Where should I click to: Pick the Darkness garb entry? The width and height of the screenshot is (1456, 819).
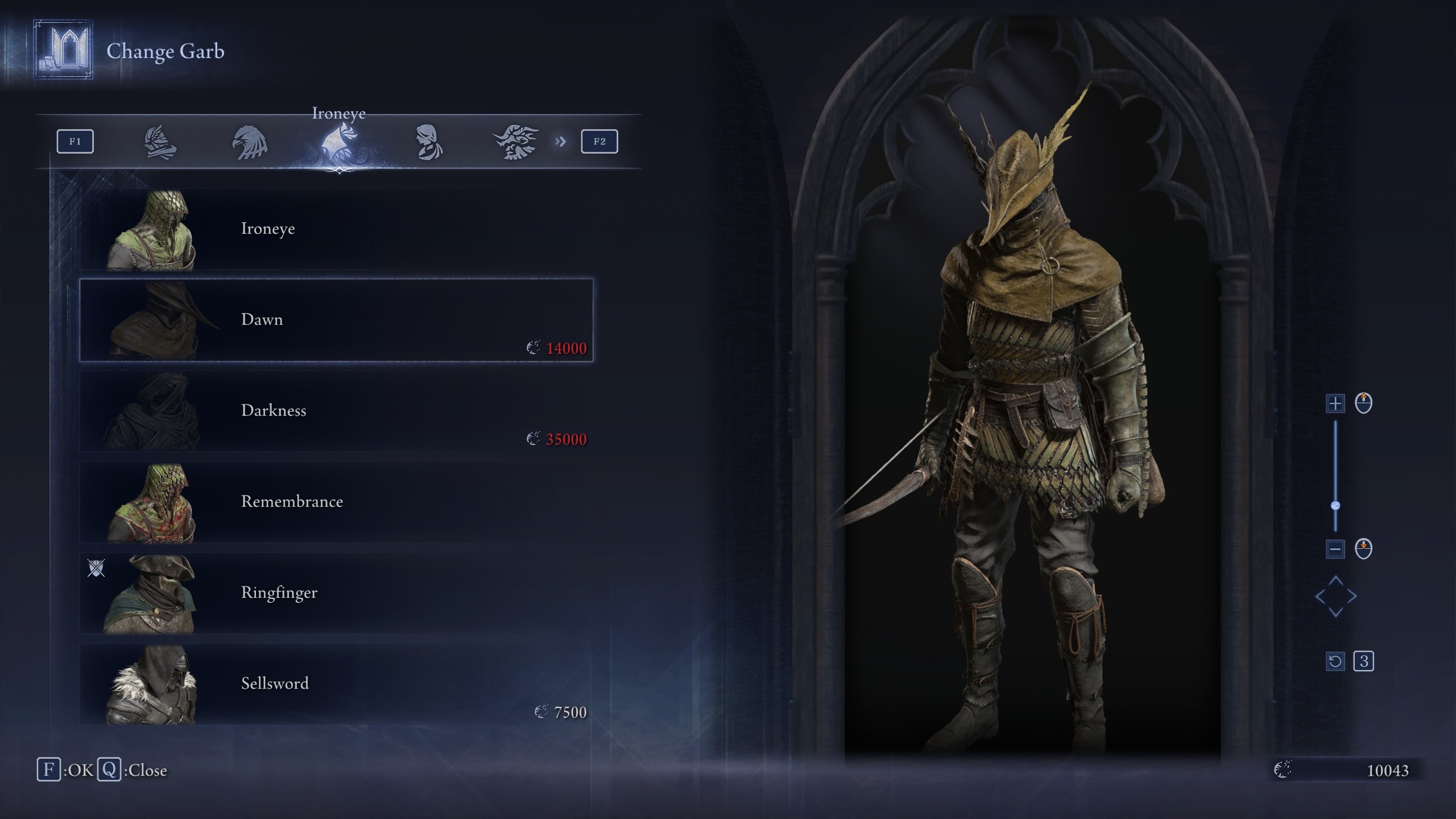[336, 411]
